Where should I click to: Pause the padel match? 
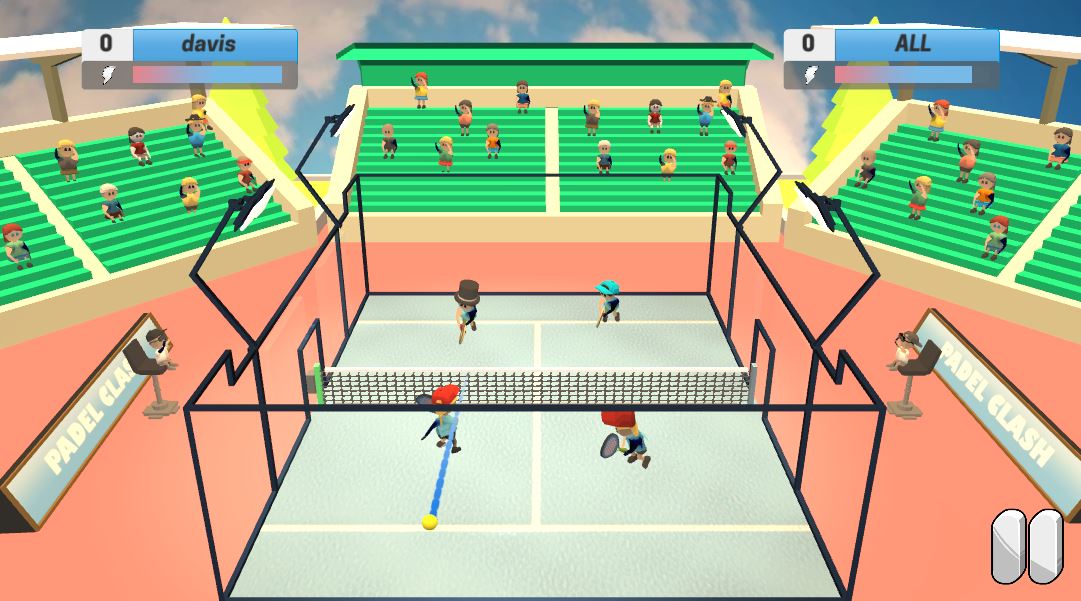coord(1027,546)
